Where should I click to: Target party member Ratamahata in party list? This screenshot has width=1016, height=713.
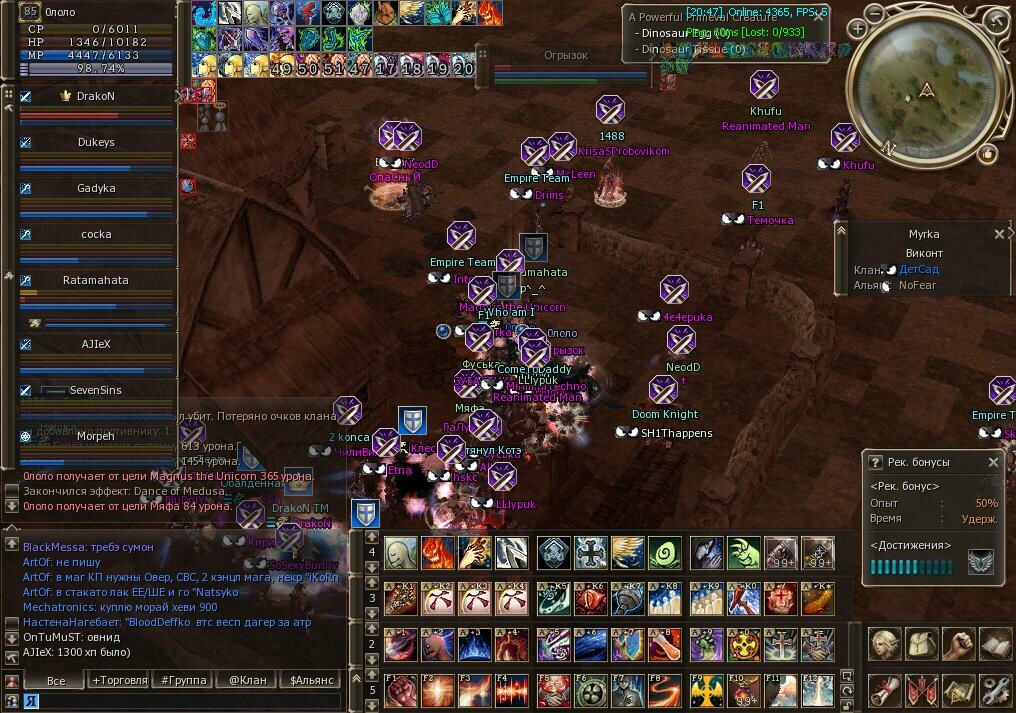pos(96,280)
